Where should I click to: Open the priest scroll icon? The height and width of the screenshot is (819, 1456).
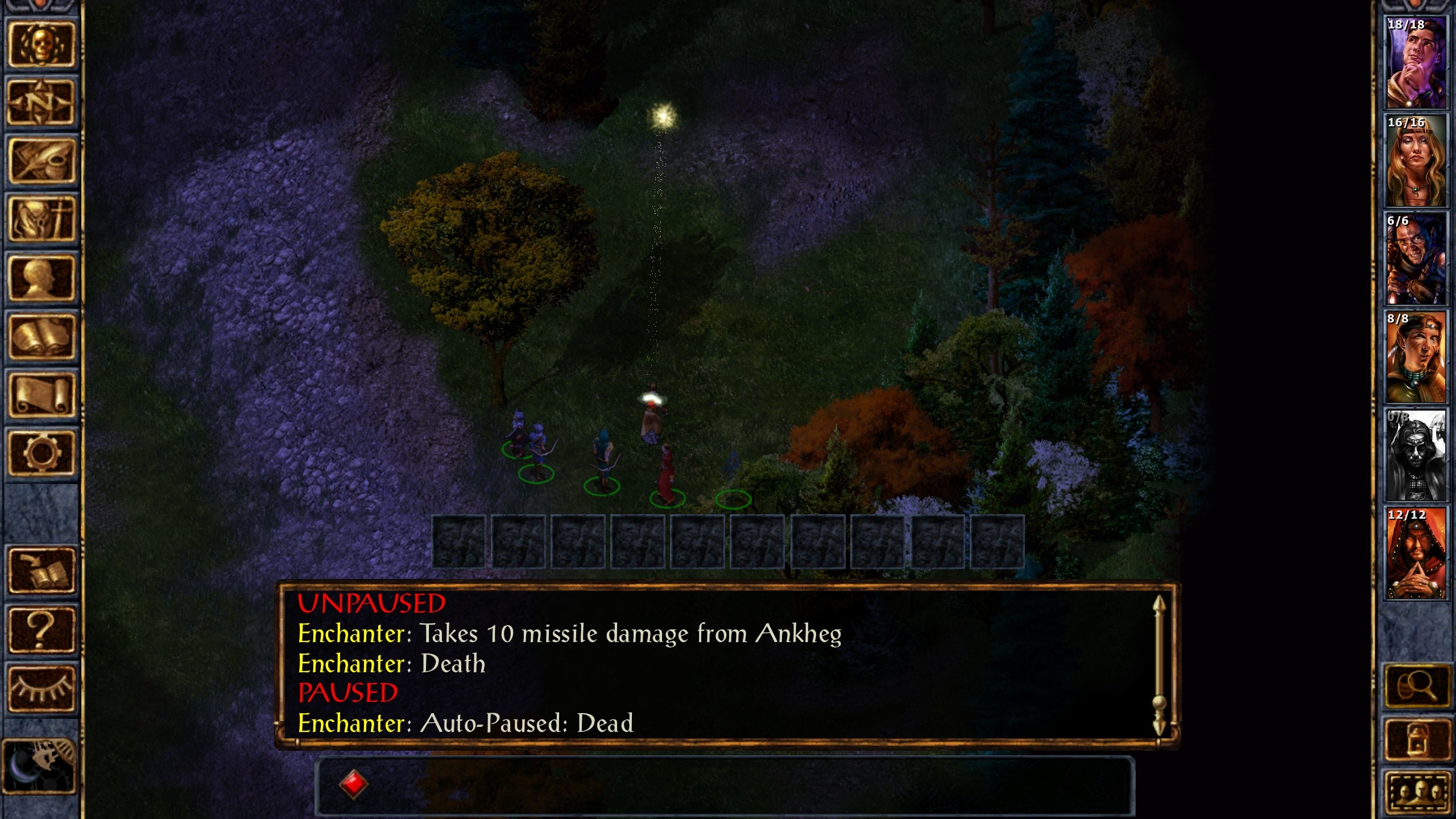41,395
